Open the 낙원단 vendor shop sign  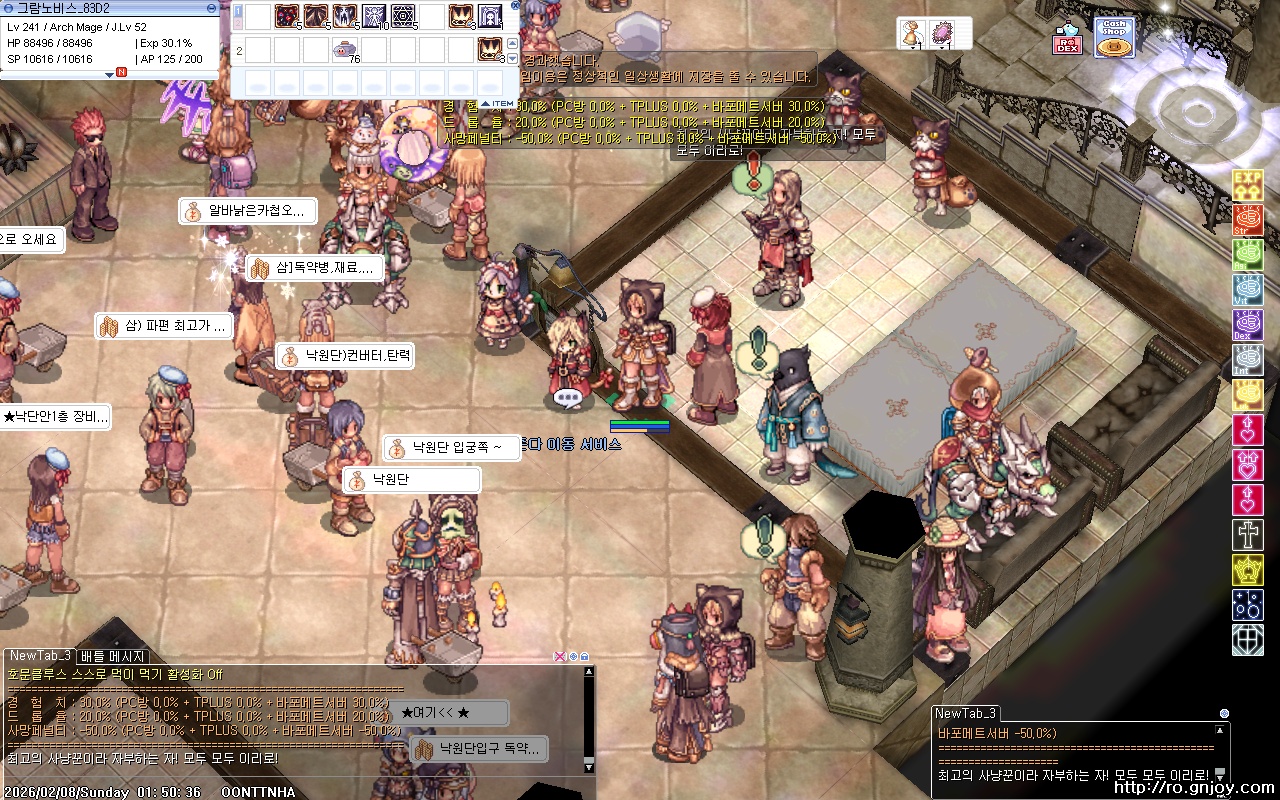[411, 480]
